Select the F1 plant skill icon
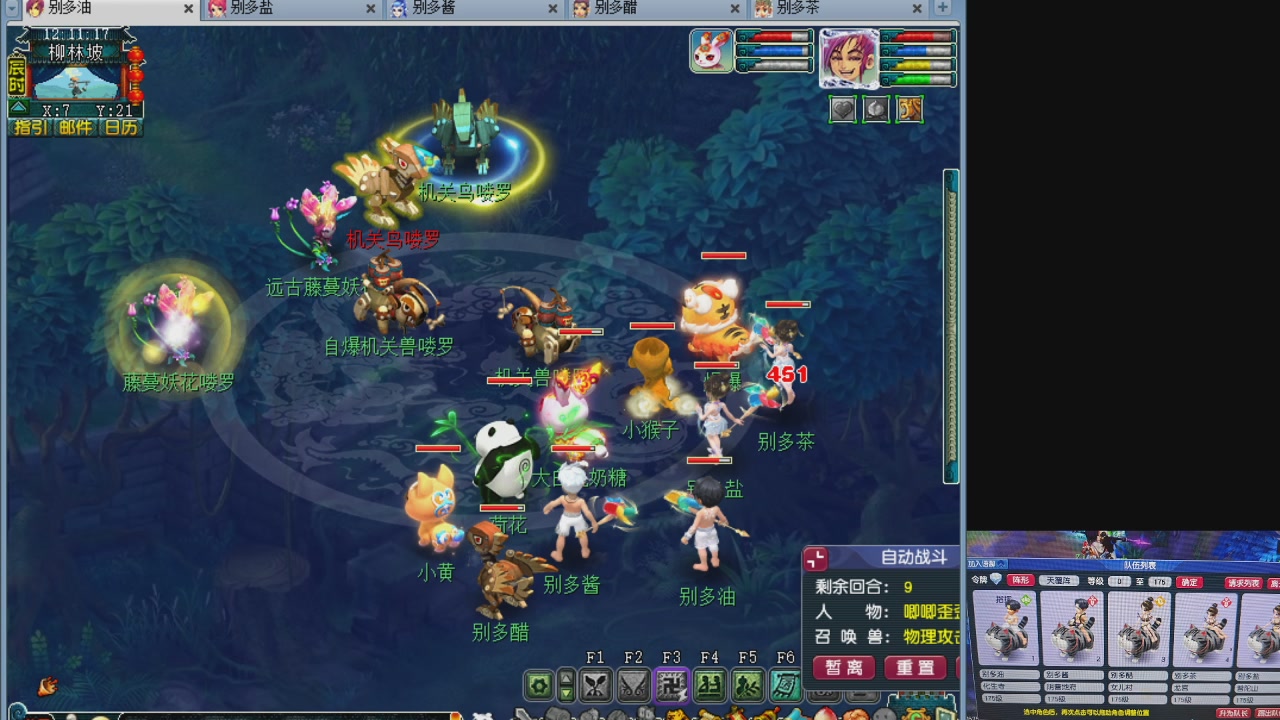The width and height of the screenshot is (1280, 720). (x=595, y=685)
